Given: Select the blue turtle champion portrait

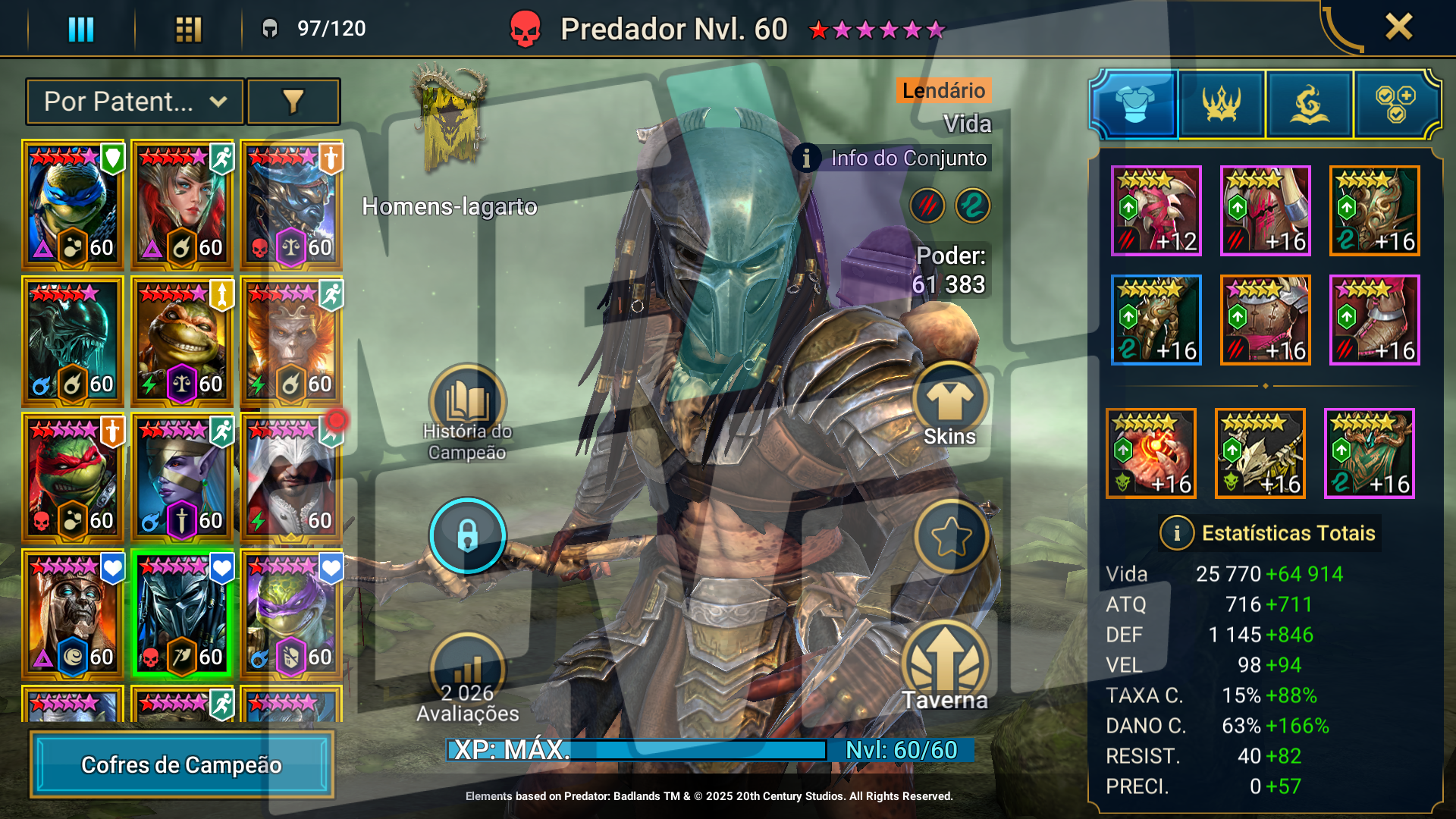Looking at the screenshot, I should pos(73,205).
